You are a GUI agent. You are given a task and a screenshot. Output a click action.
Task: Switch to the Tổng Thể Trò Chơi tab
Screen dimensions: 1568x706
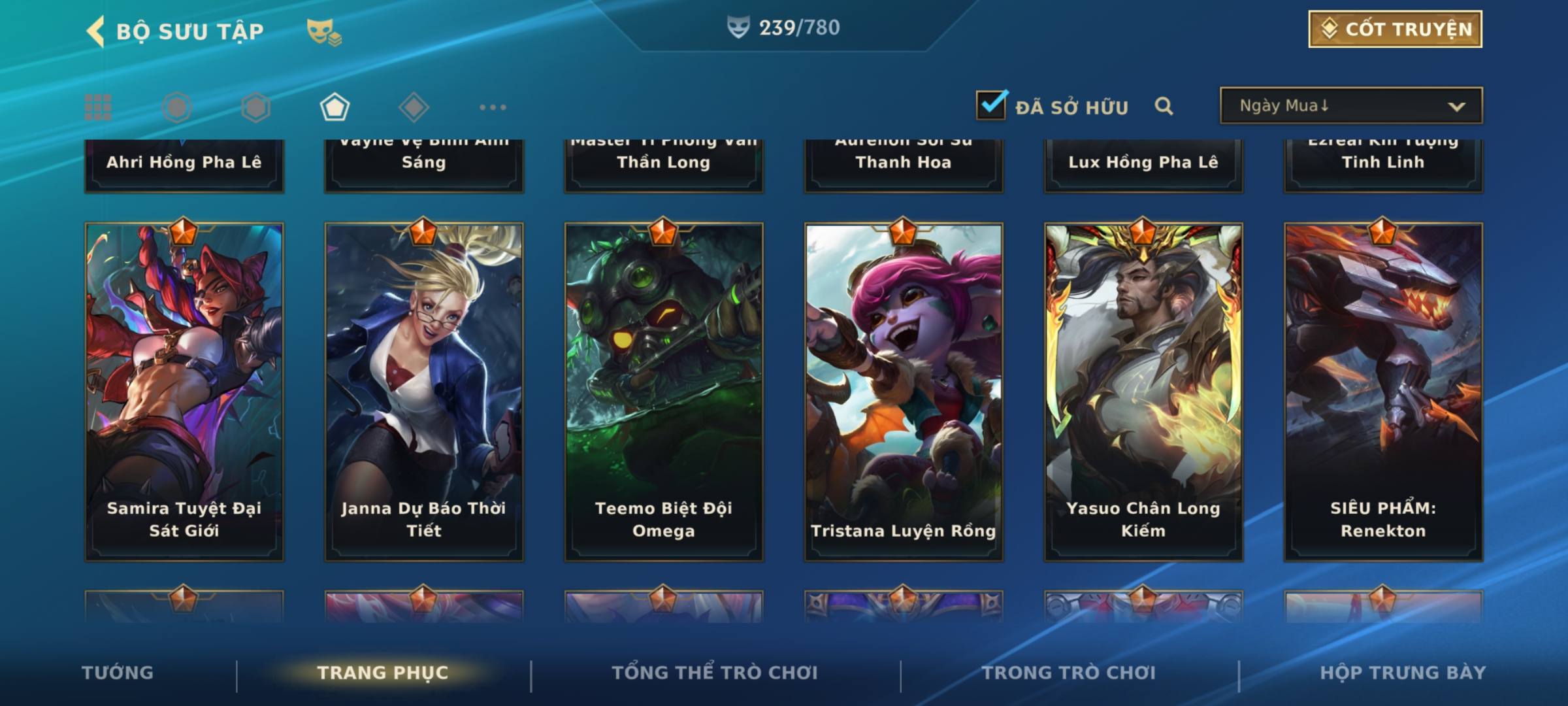(715, 673)
